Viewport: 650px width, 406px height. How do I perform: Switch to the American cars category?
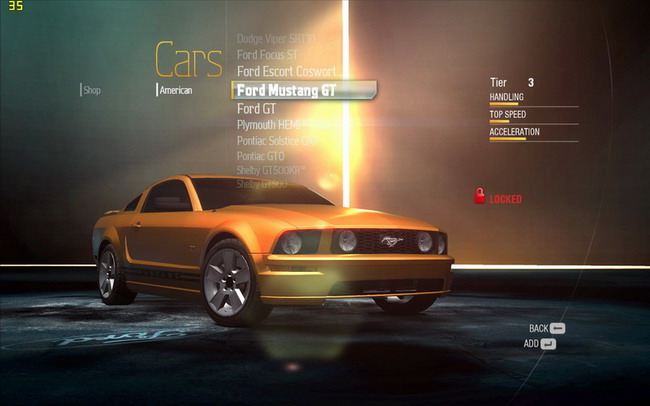[176, 90]
